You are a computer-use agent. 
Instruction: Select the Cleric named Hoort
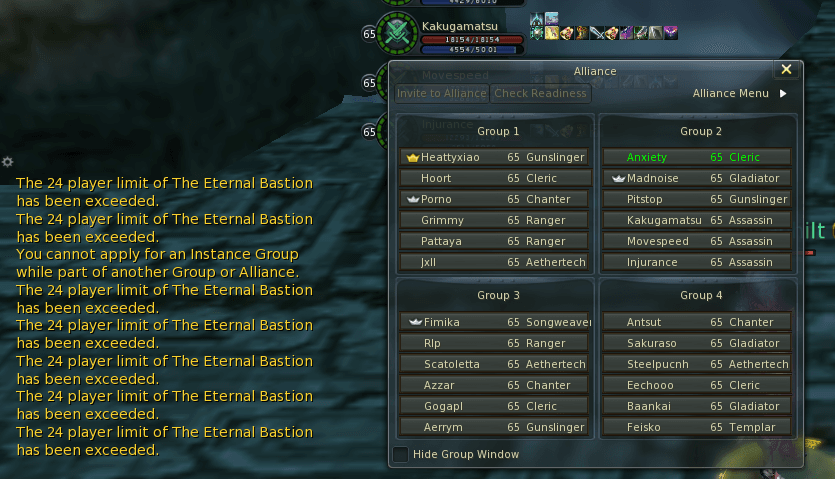click(494, 178)
